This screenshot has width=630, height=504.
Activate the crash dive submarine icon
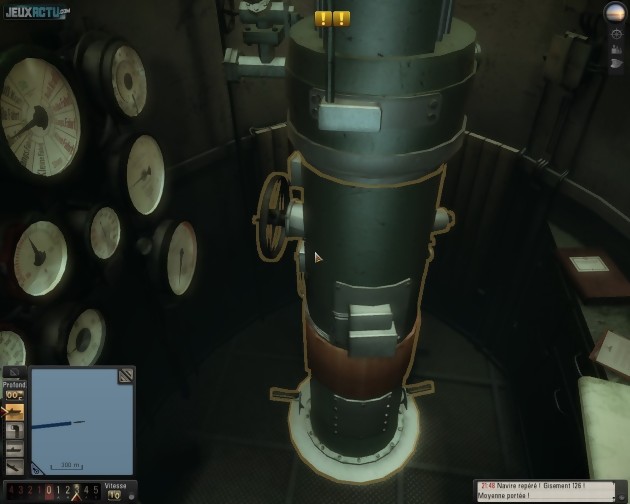15,467
